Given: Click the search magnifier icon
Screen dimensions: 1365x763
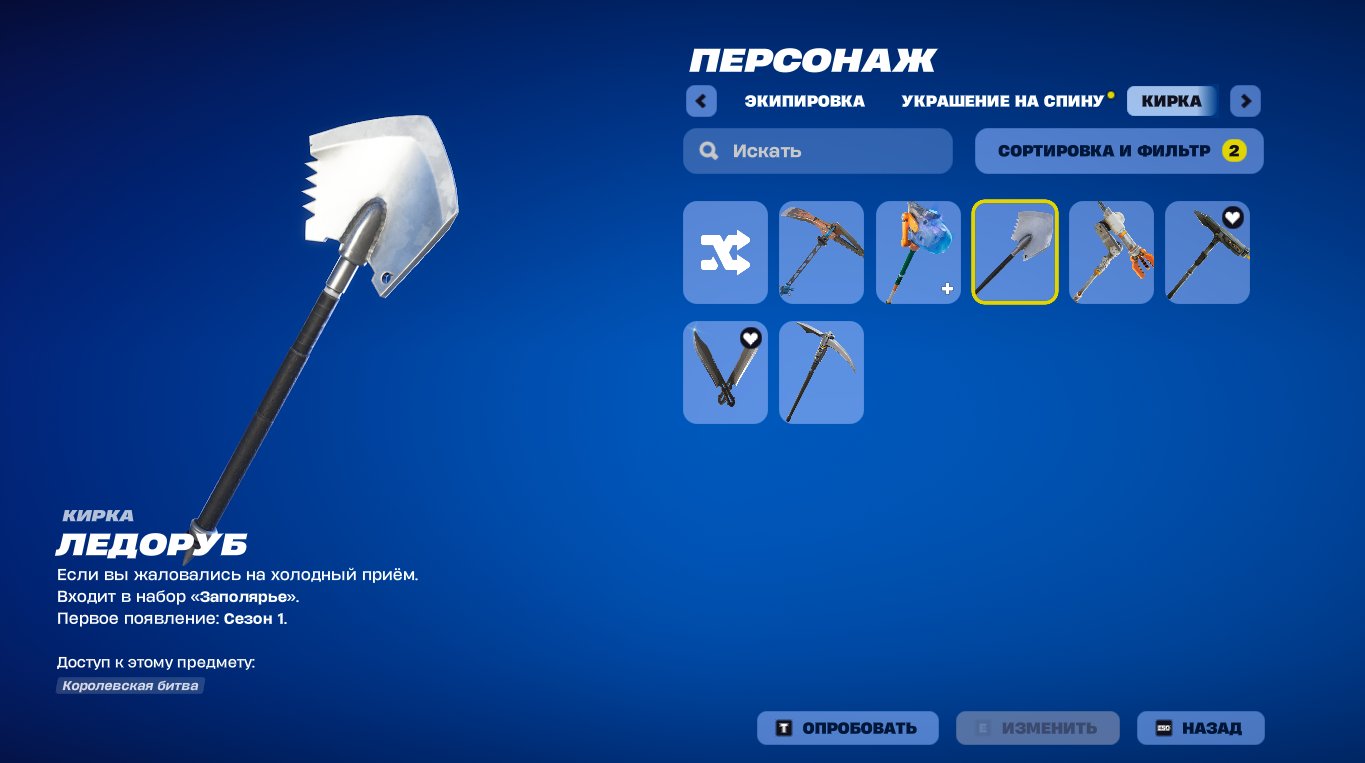Looking at the screenshot, I should [709, 150].
